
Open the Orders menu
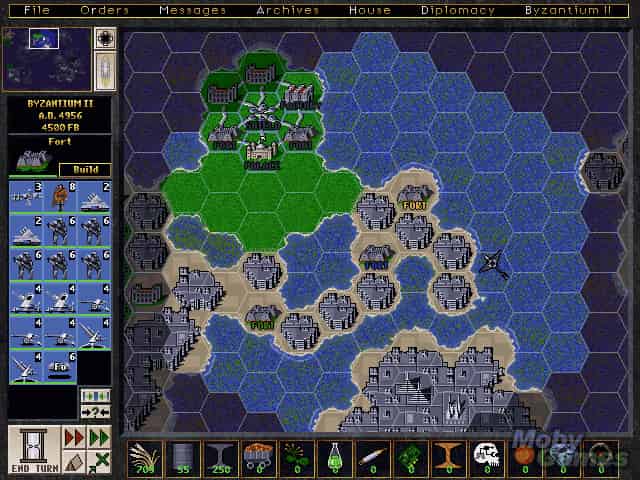pos(105,10)
